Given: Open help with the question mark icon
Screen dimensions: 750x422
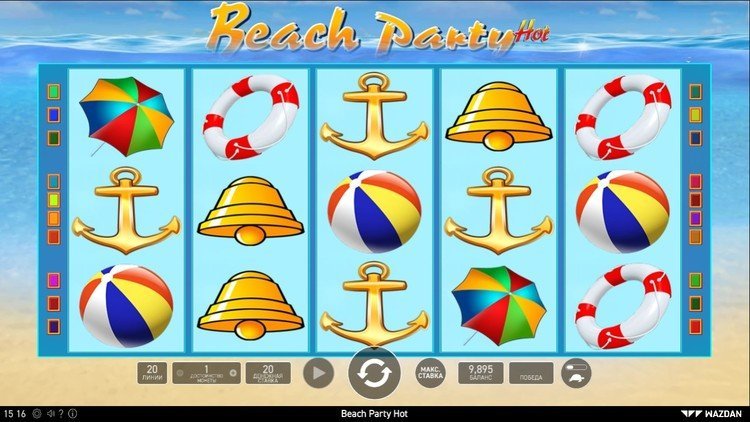Looking at the screenshot, I should coord(59,414).
